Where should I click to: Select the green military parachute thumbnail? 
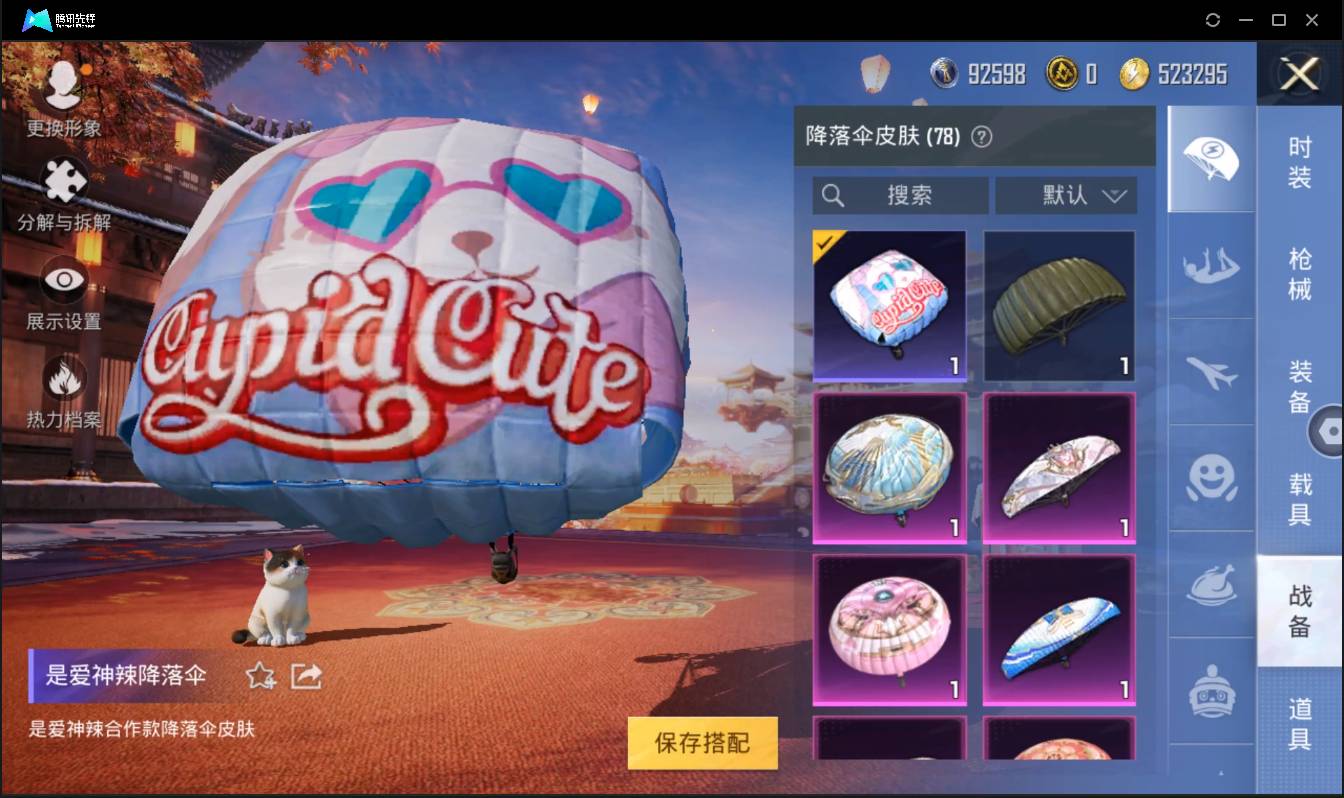[1059, 305]
